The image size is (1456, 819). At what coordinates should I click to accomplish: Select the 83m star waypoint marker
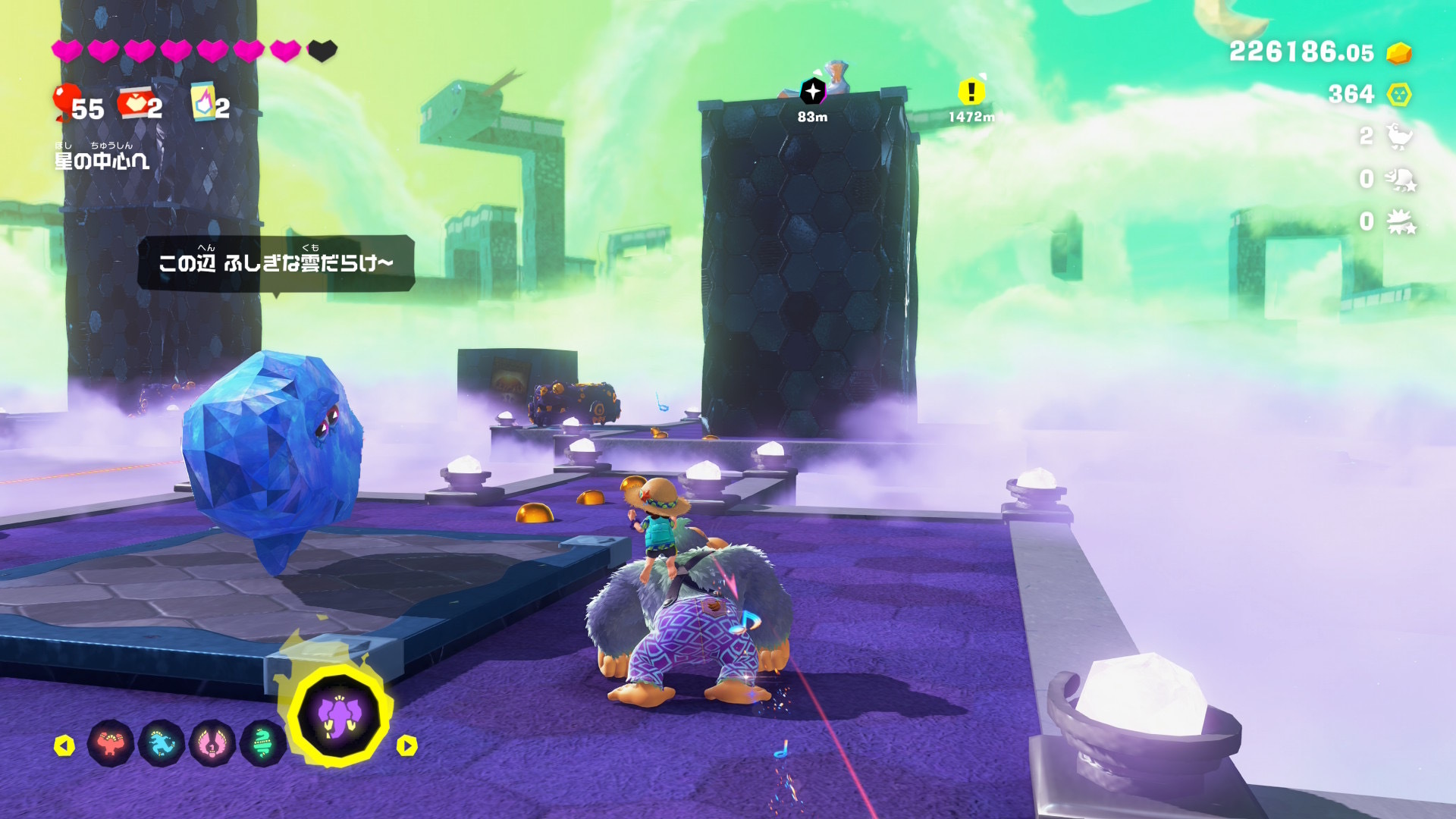coord(812,93)
